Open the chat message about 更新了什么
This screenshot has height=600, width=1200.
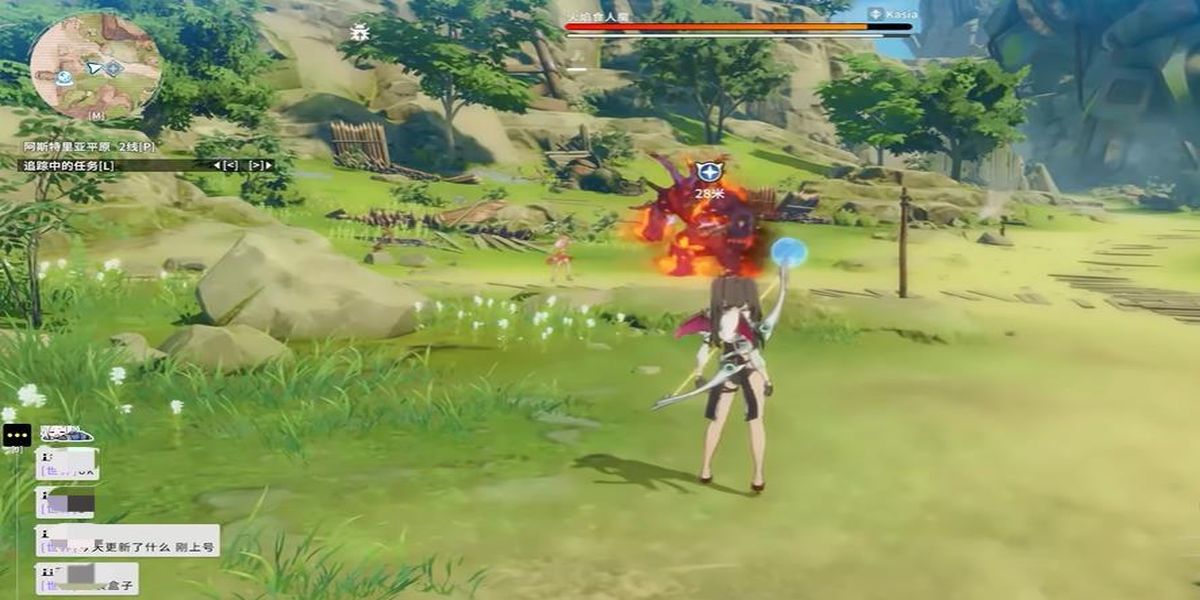pyautogui.click(x=127, y=540)
